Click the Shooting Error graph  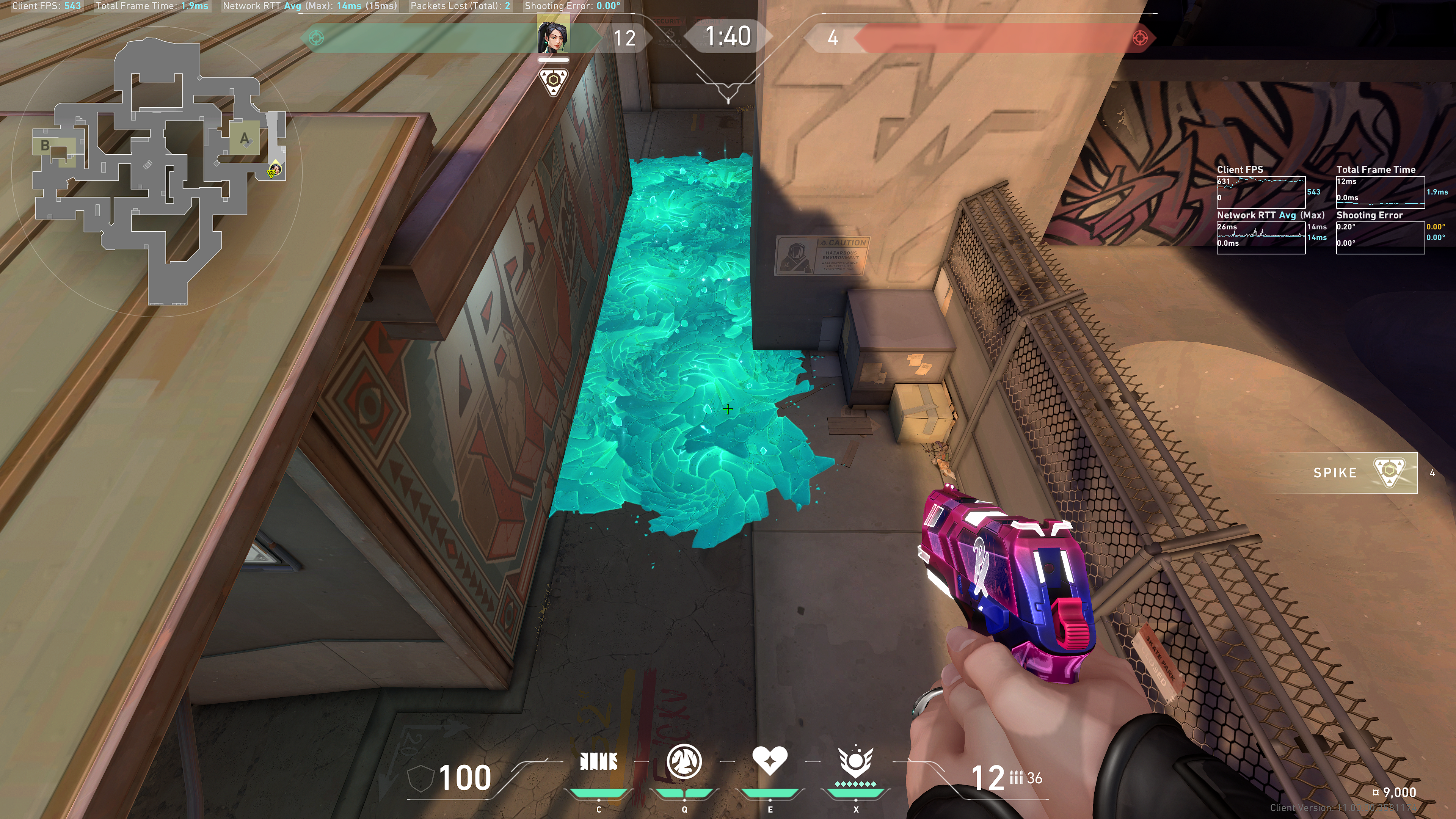click(1380, 238)
